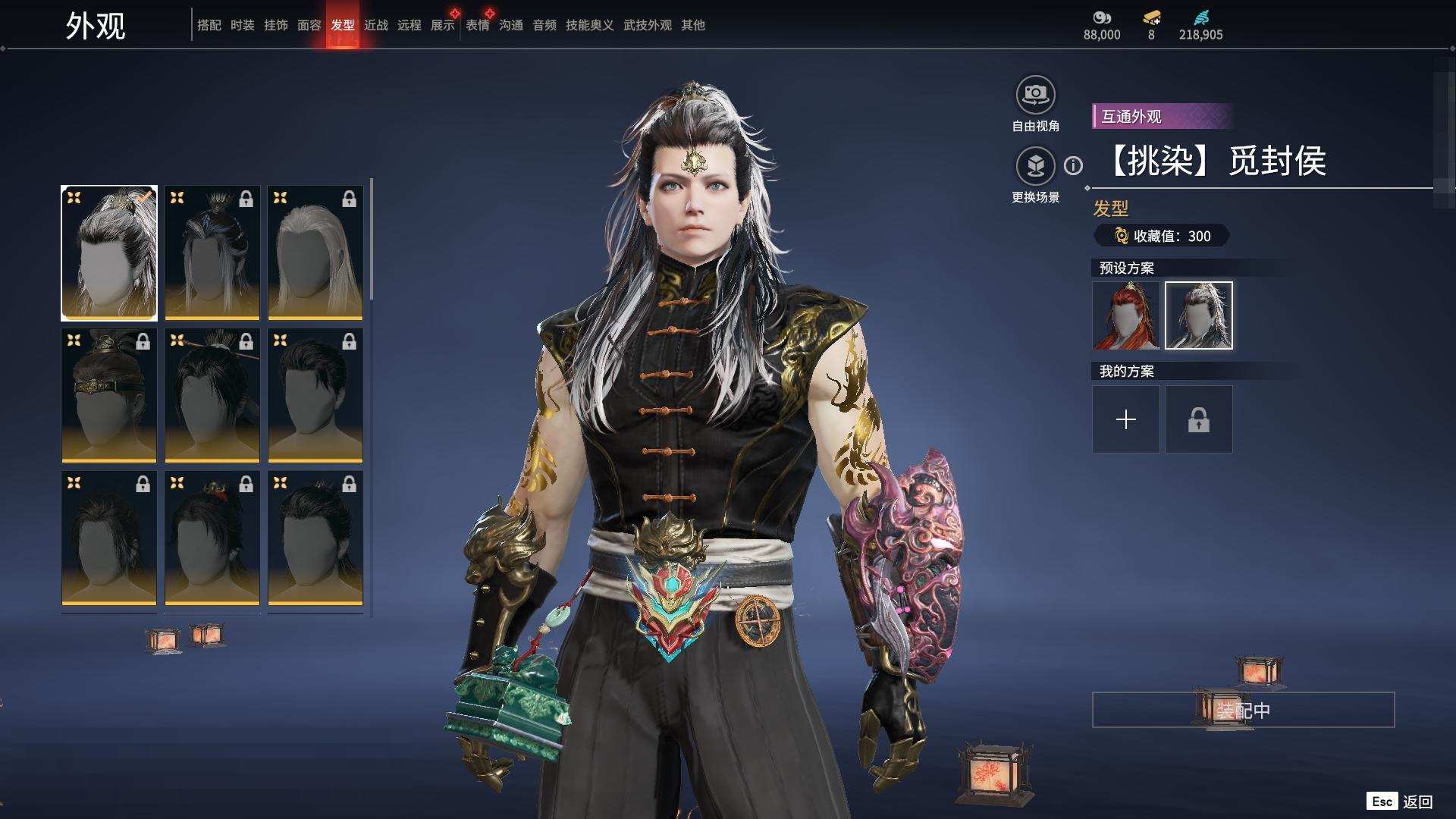The width and height of the screenshot is (1456, 819).
Task: Open the 时装 tab
Action: point(242,25)
